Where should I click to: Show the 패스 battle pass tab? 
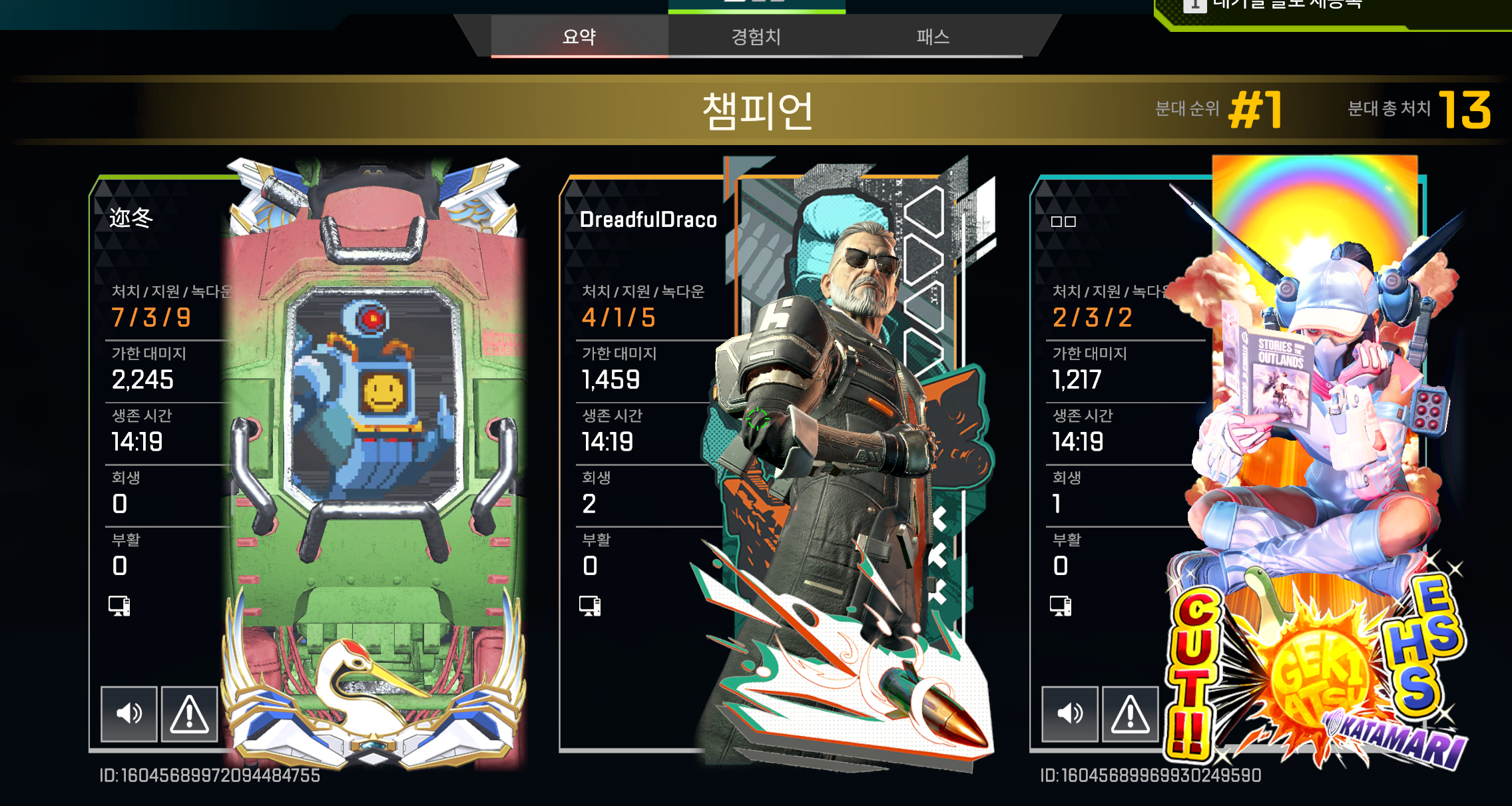932,37
